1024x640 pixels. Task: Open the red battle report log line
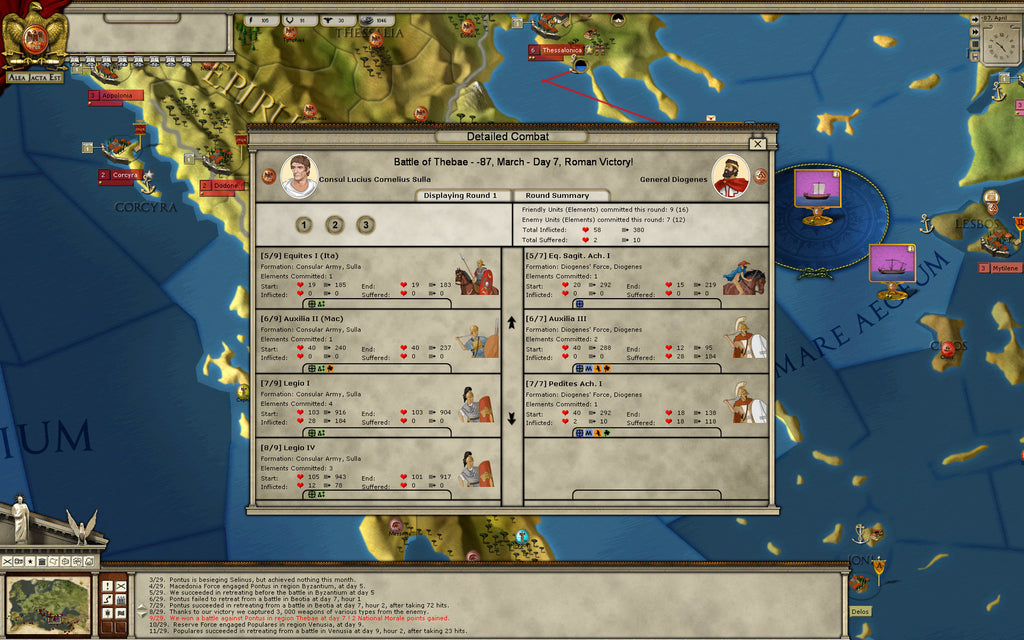[300, 618]
